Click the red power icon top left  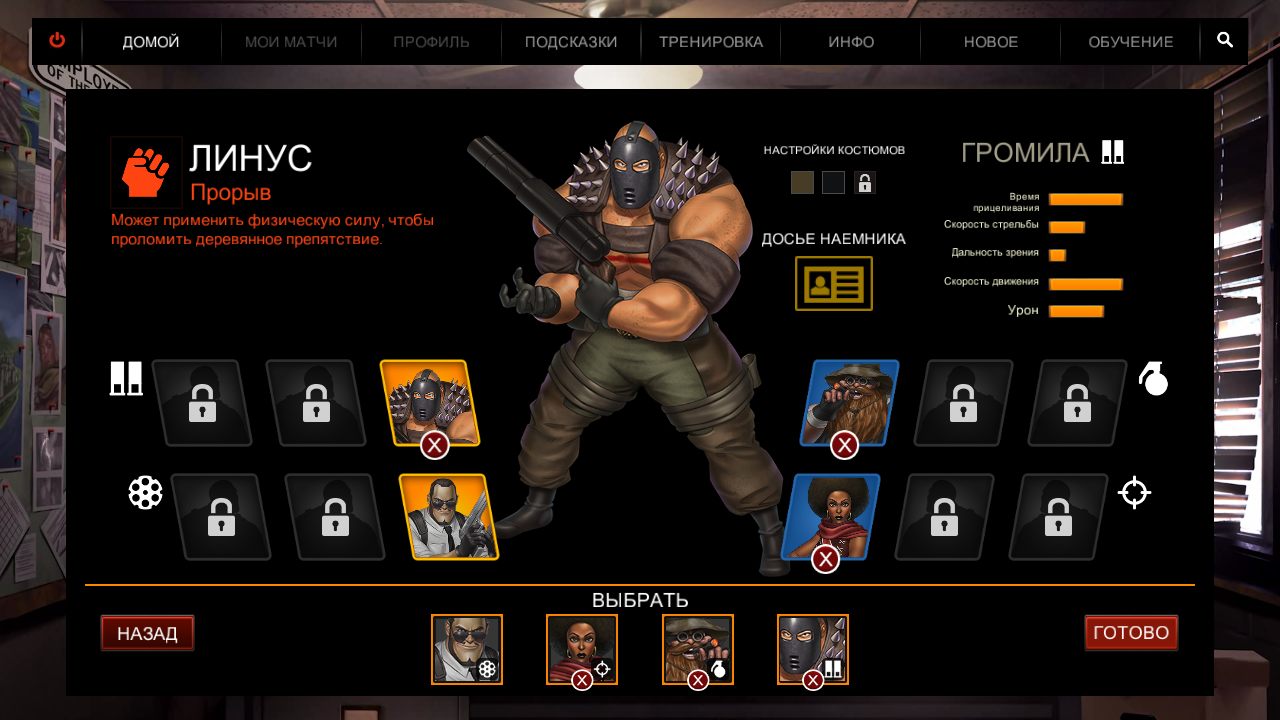coord(57,40)
